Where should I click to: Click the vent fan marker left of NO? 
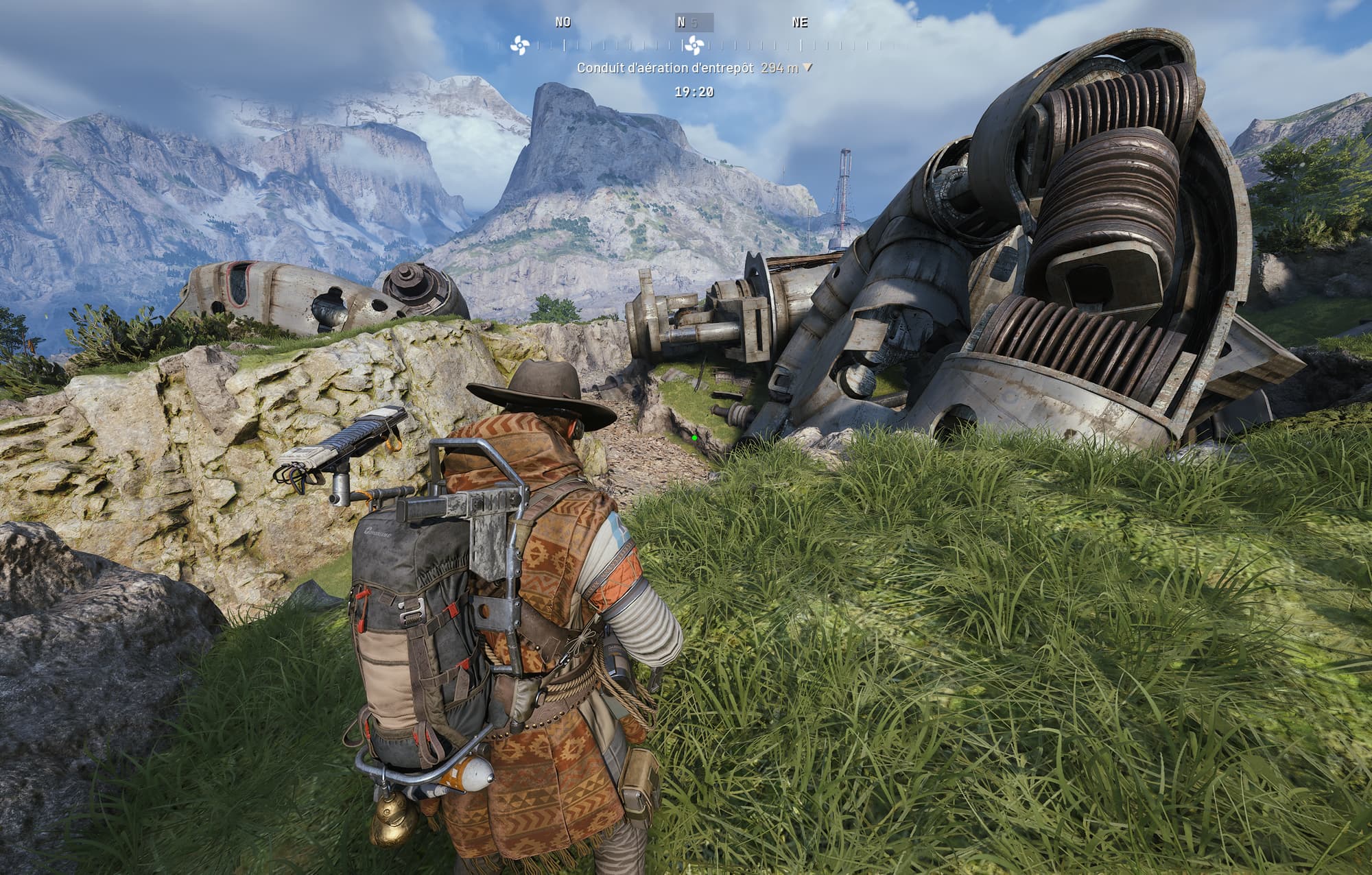tap(520, 46)
